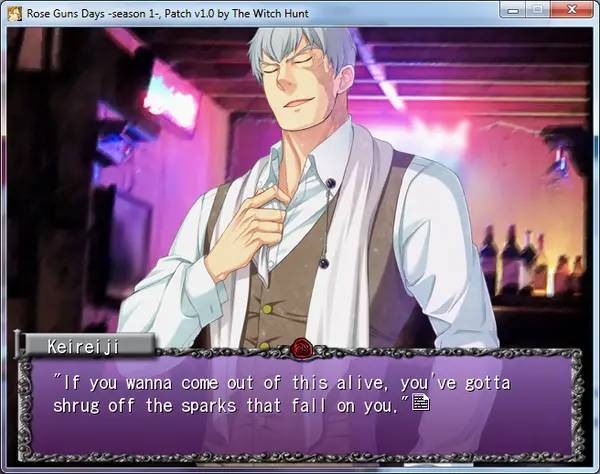
Task: Click the page-wait icon after the dialogue text
Action: [421, 403]
